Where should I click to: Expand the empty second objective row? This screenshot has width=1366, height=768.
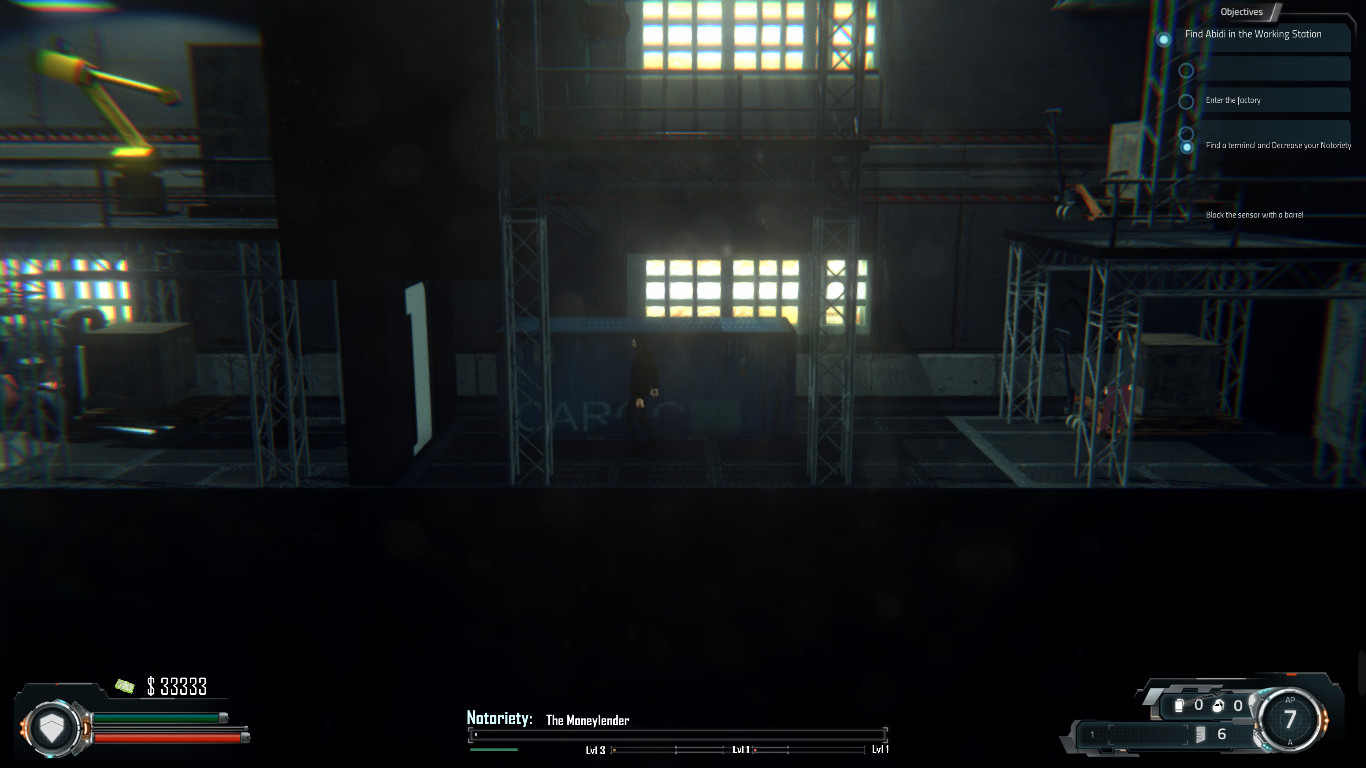tap(1276, 68)
